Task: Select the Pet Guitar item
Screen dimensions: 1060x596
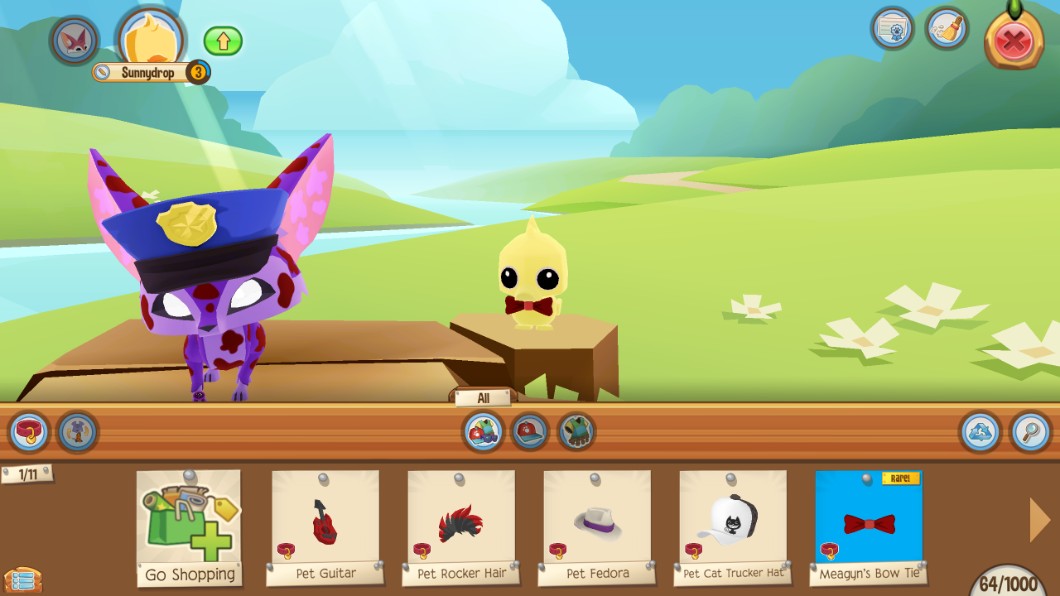Action: point(325,527)
